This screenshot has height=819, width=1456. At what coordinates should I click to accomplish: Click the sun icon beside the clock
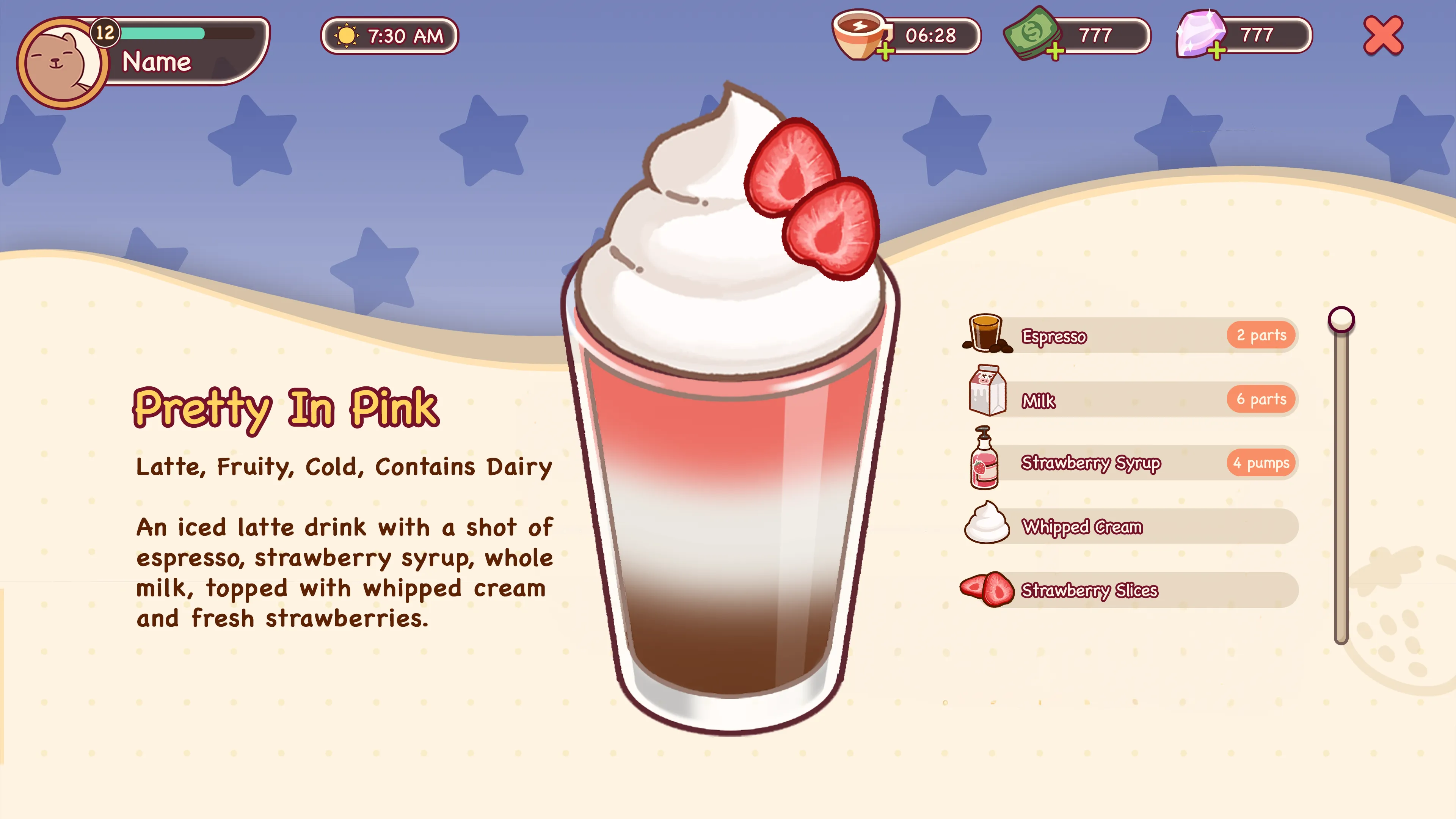347,36
